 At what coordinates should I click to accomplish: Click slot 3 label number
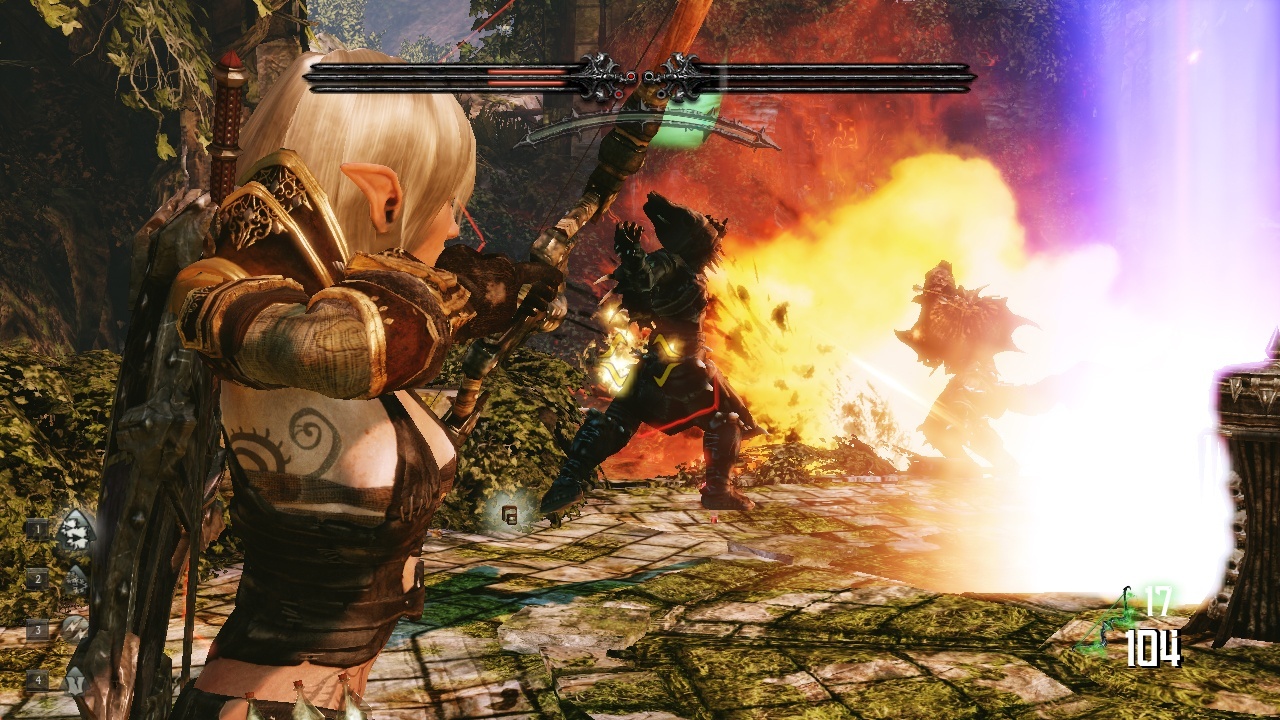[38, 630]
